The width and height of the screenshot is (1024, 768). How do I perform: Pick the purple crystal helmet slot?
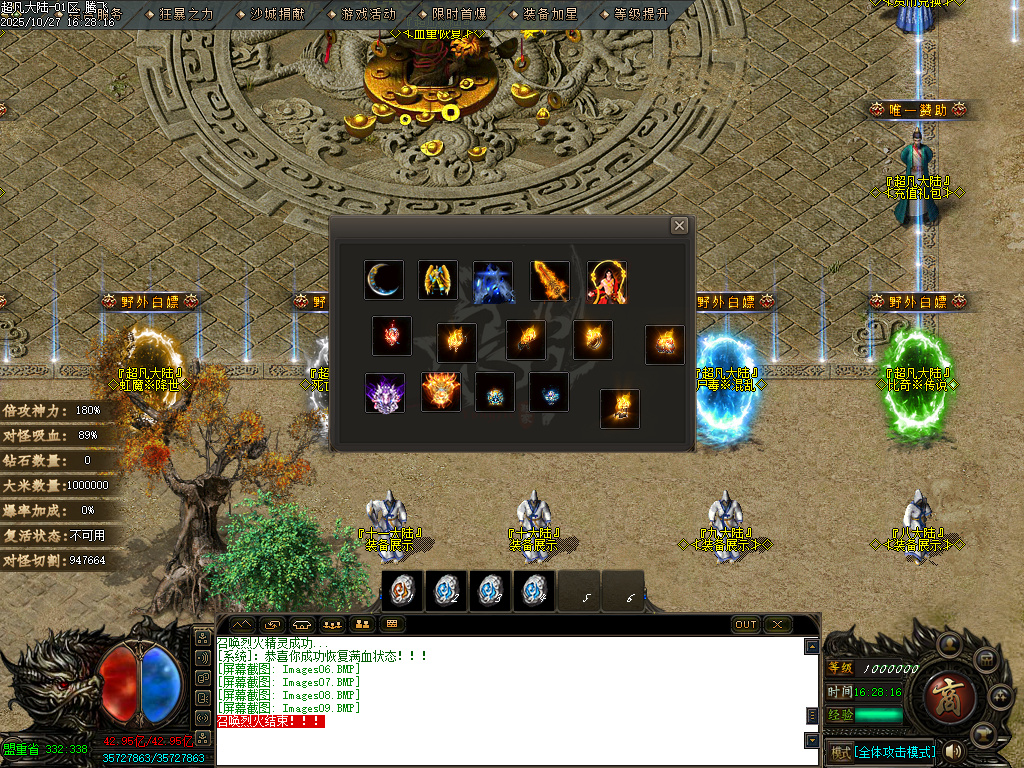[385, 393]
